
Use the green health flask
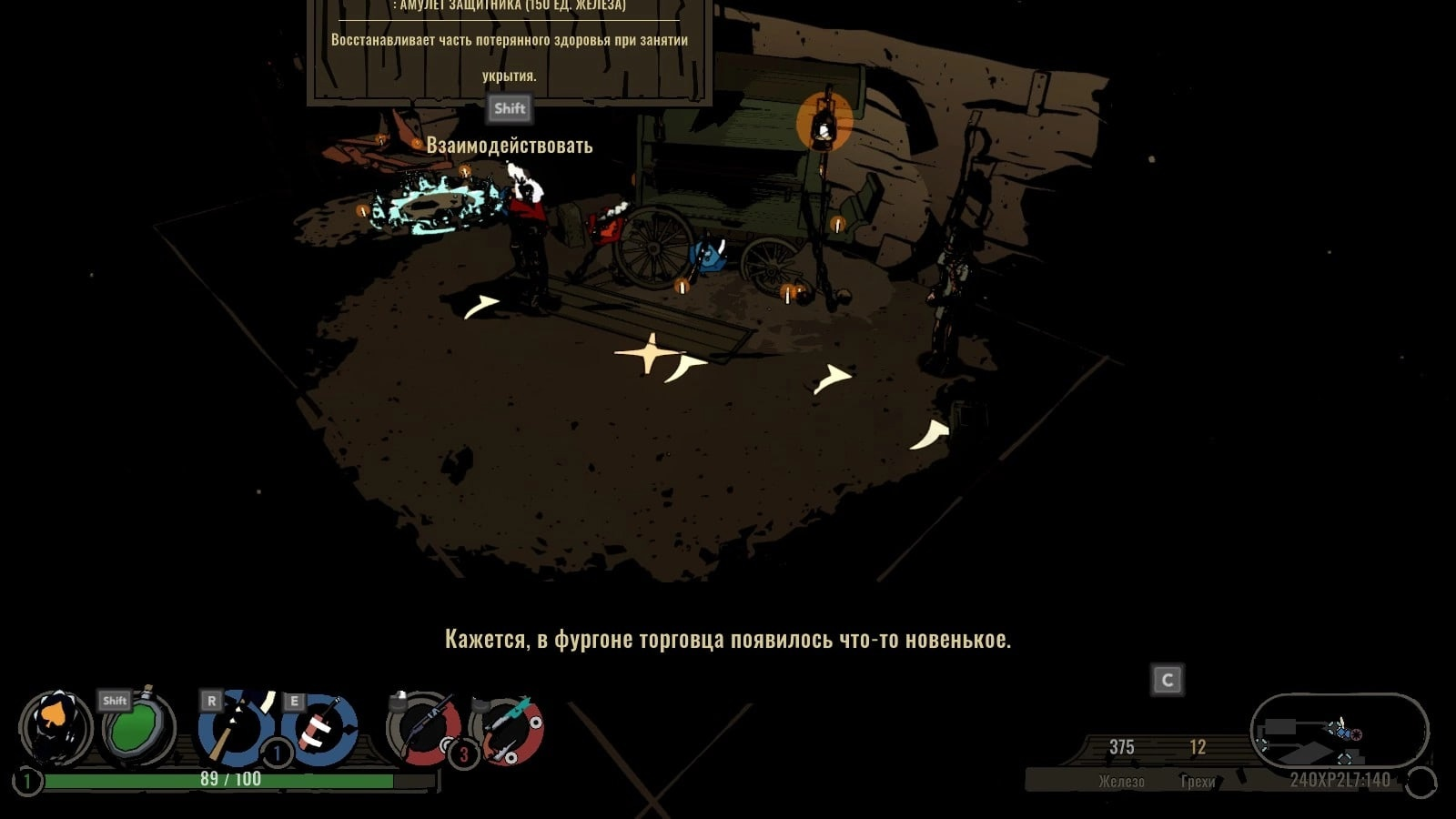[138, 728]
